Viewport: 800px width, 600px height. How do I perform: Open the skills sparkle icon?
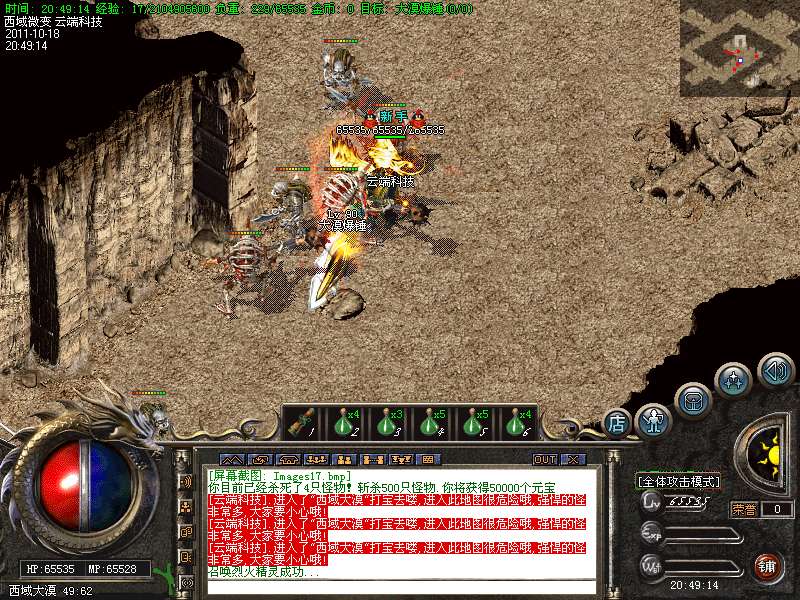(x=734, y=380)
